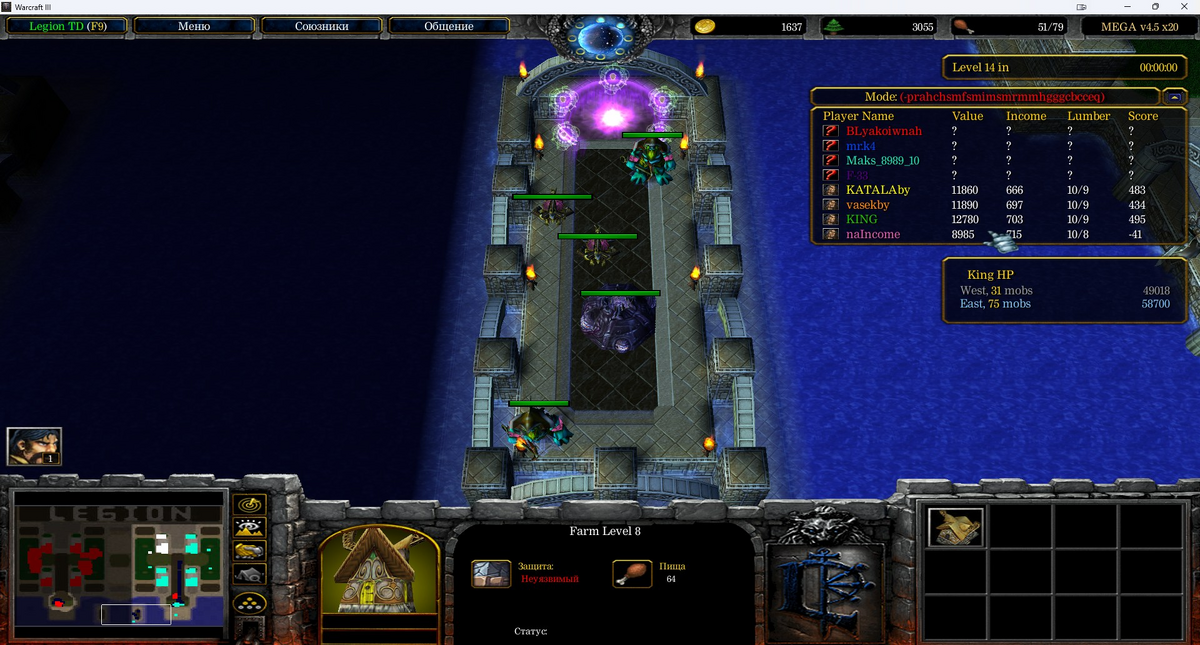
Task: Toggle minimap ally color mode button
Action: coord(249,551)
